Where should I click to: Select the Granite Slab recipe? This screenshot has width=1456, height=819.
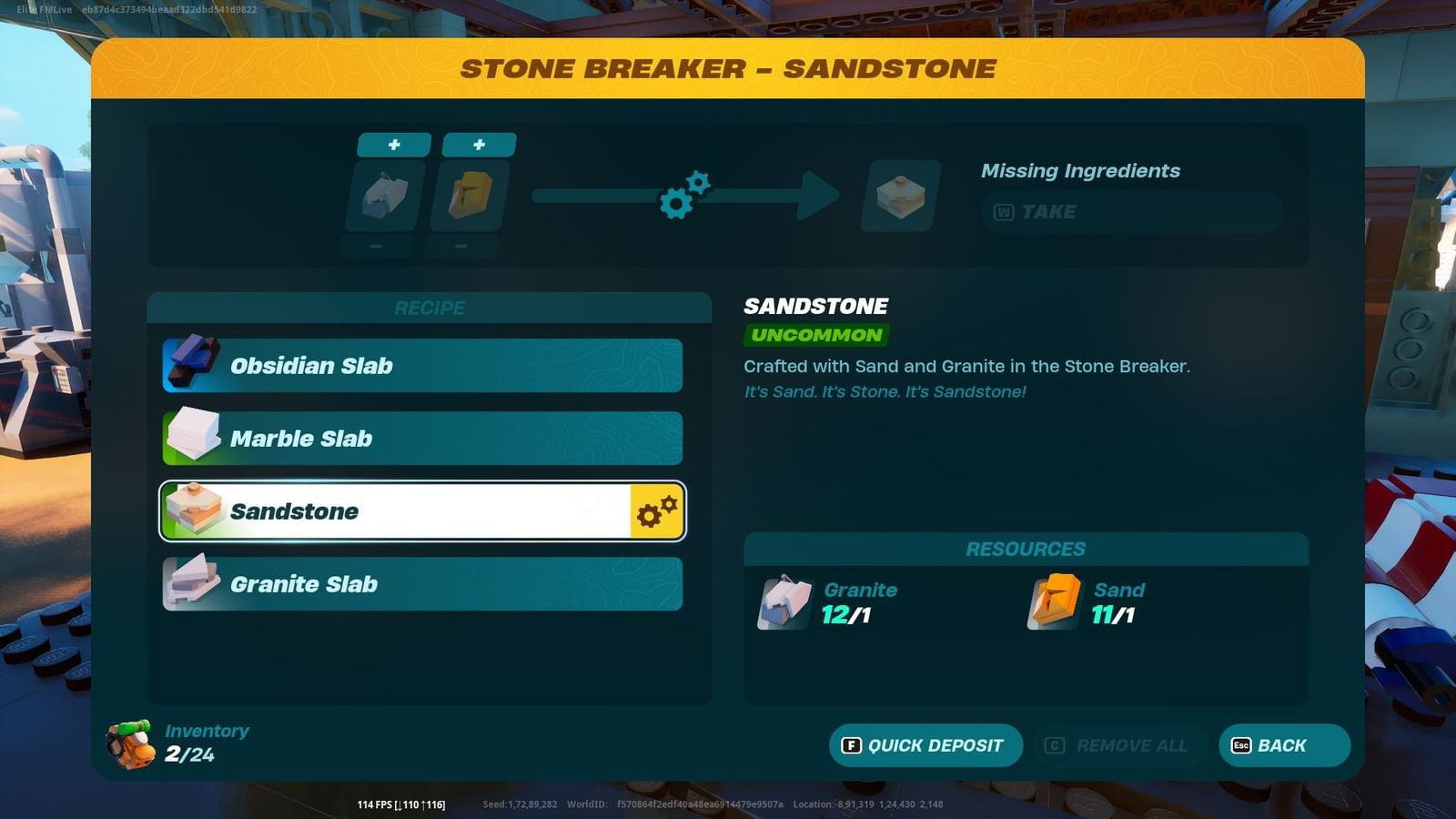pyautogui.click(x=421, y=583)
